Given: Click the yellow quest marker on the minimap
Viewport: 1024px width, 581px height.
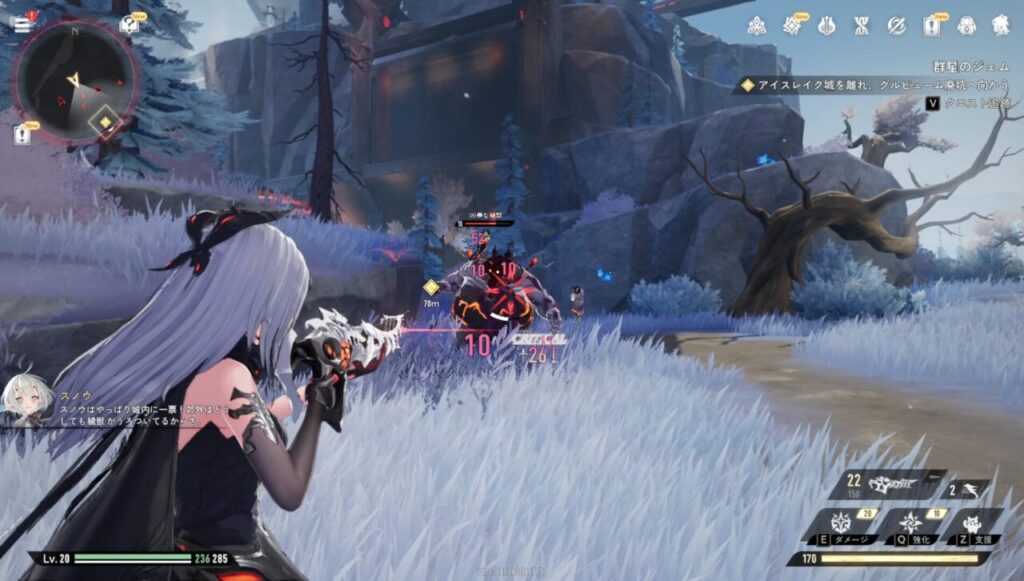Looking at the screenshot, I should click(104, 123).
